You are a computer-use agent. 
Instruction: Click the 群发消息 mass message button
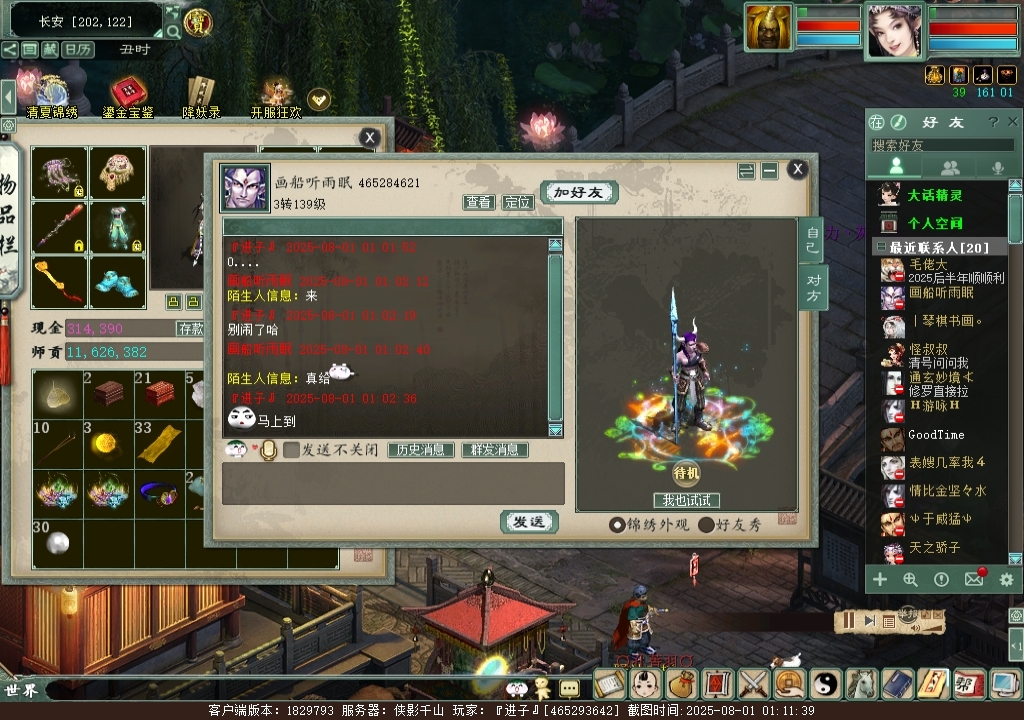tap(494, 450)
